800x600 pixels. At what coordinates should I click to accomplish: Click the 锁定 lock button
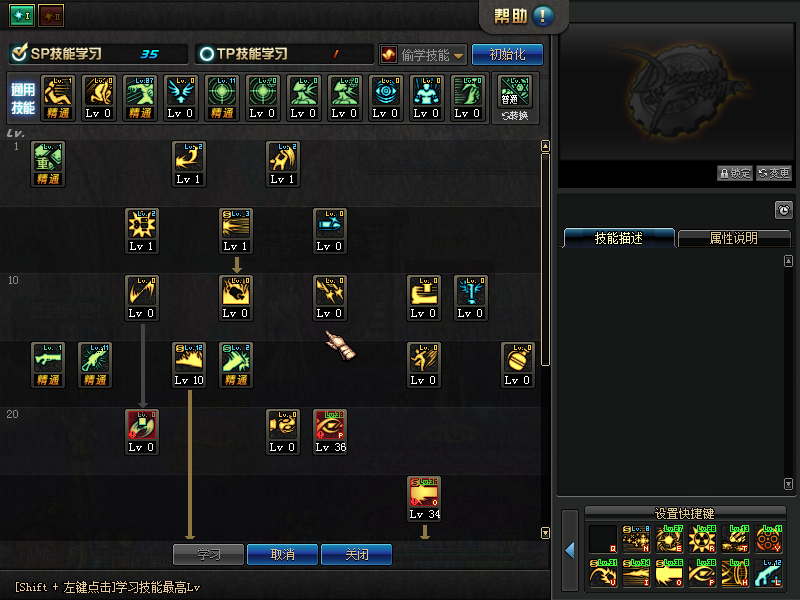pos(735,173)
